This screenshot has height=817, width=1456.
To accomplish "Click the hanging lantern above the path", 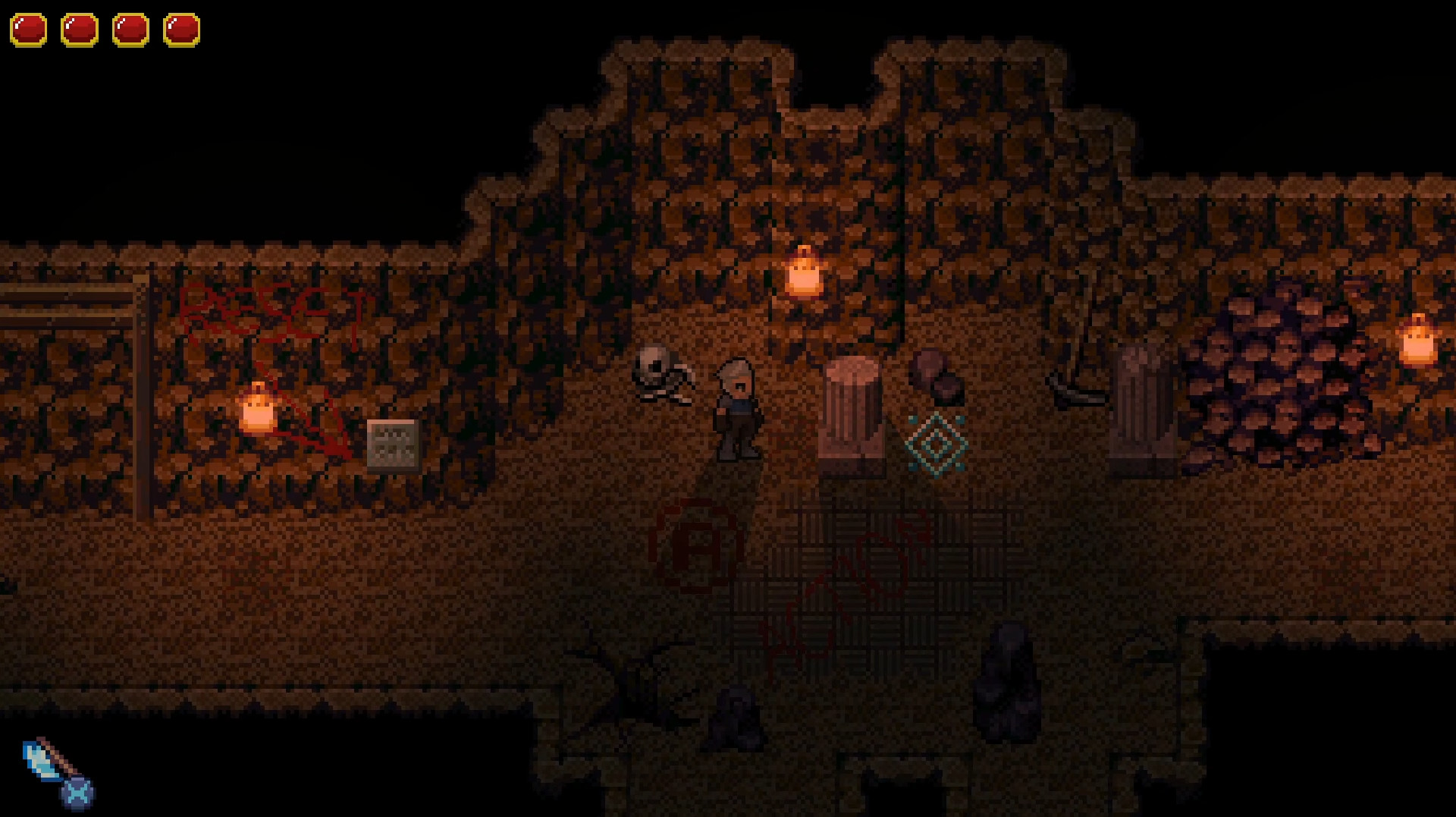I will [804, 273].
